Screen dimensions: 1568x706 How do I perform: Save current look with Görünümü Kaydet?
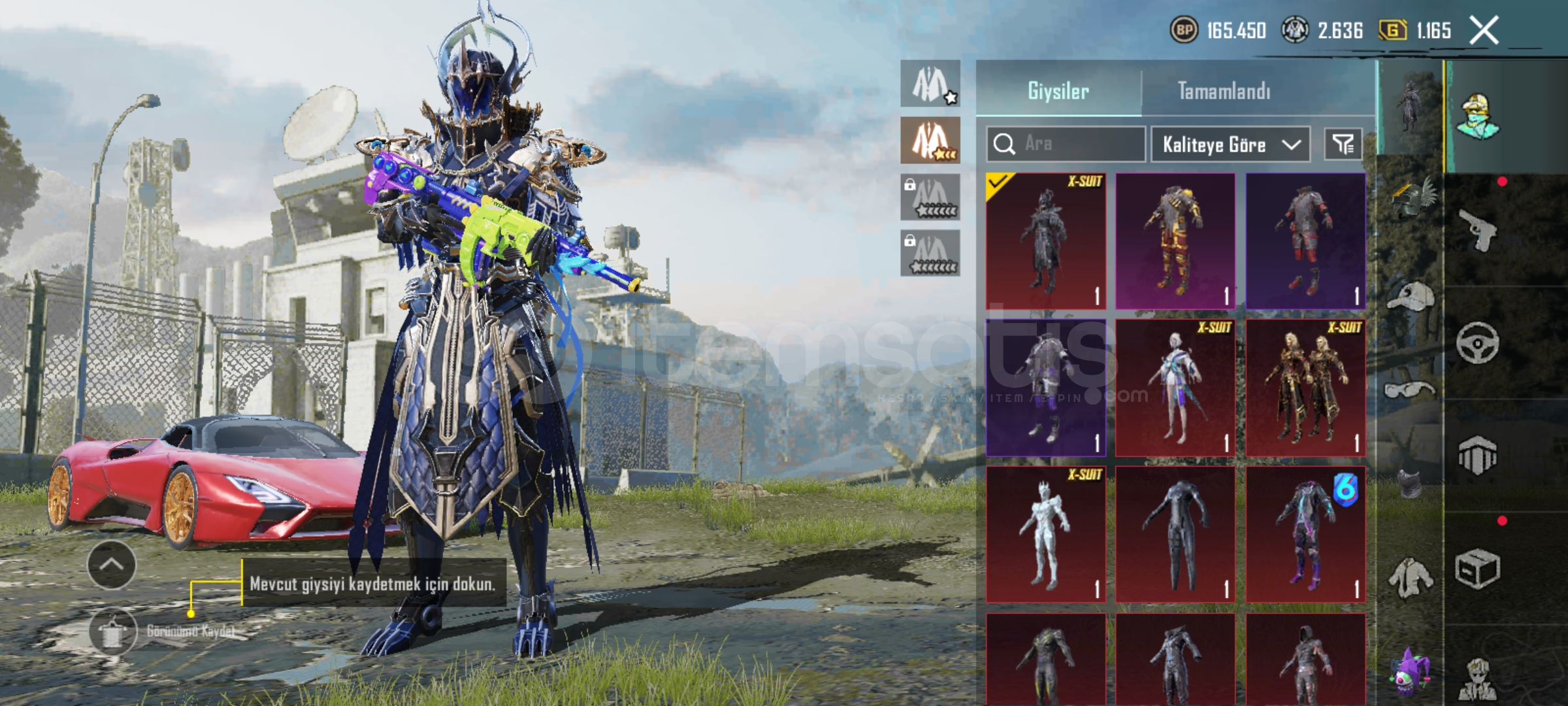(114, 631)
